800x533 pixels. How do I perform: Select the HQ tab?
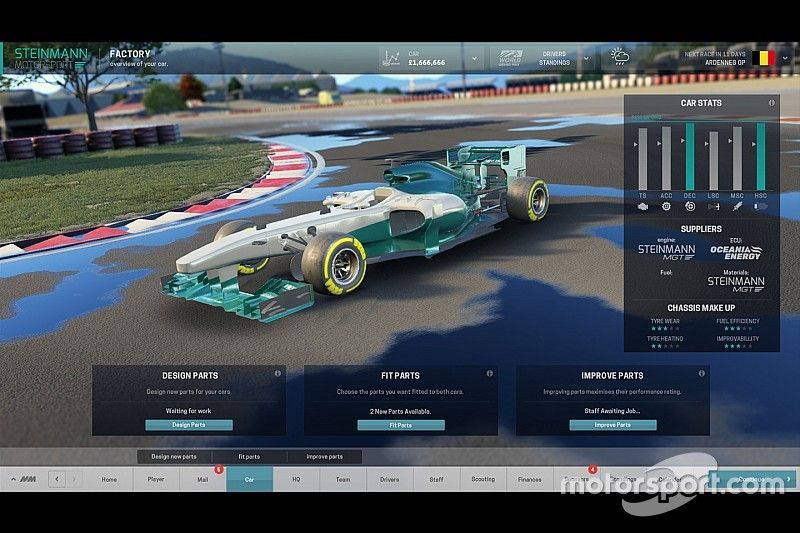pos(296,480)
